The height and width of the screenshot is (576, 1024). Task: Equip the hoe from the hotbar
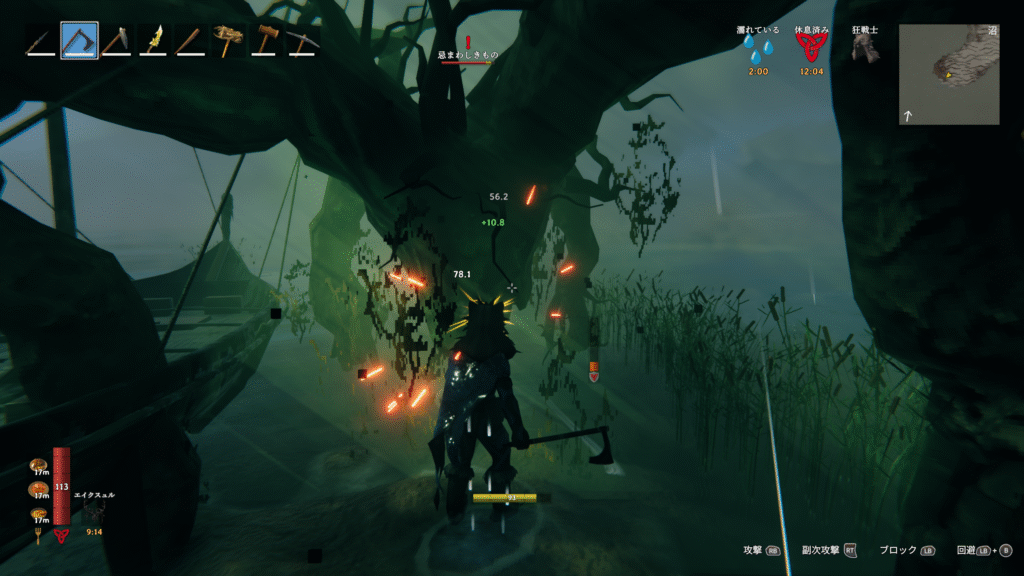pyautogui.click(x=117, y=41)
